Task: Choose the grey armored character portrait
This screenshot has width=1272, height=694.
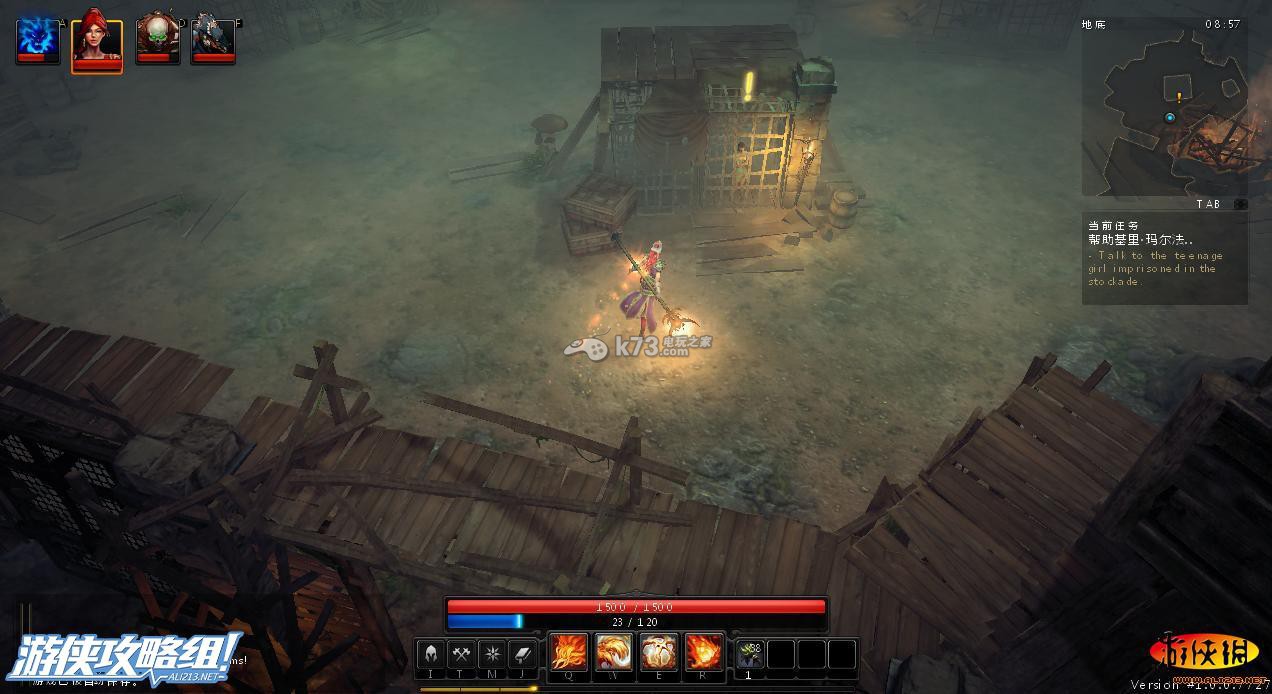Action: point(213,38)
